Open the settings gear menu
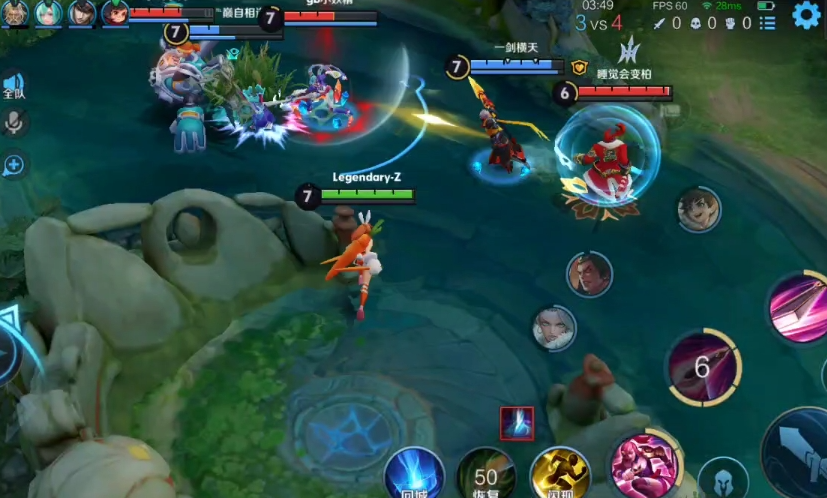This screenshot has height=498, width=827. [806, 15]
